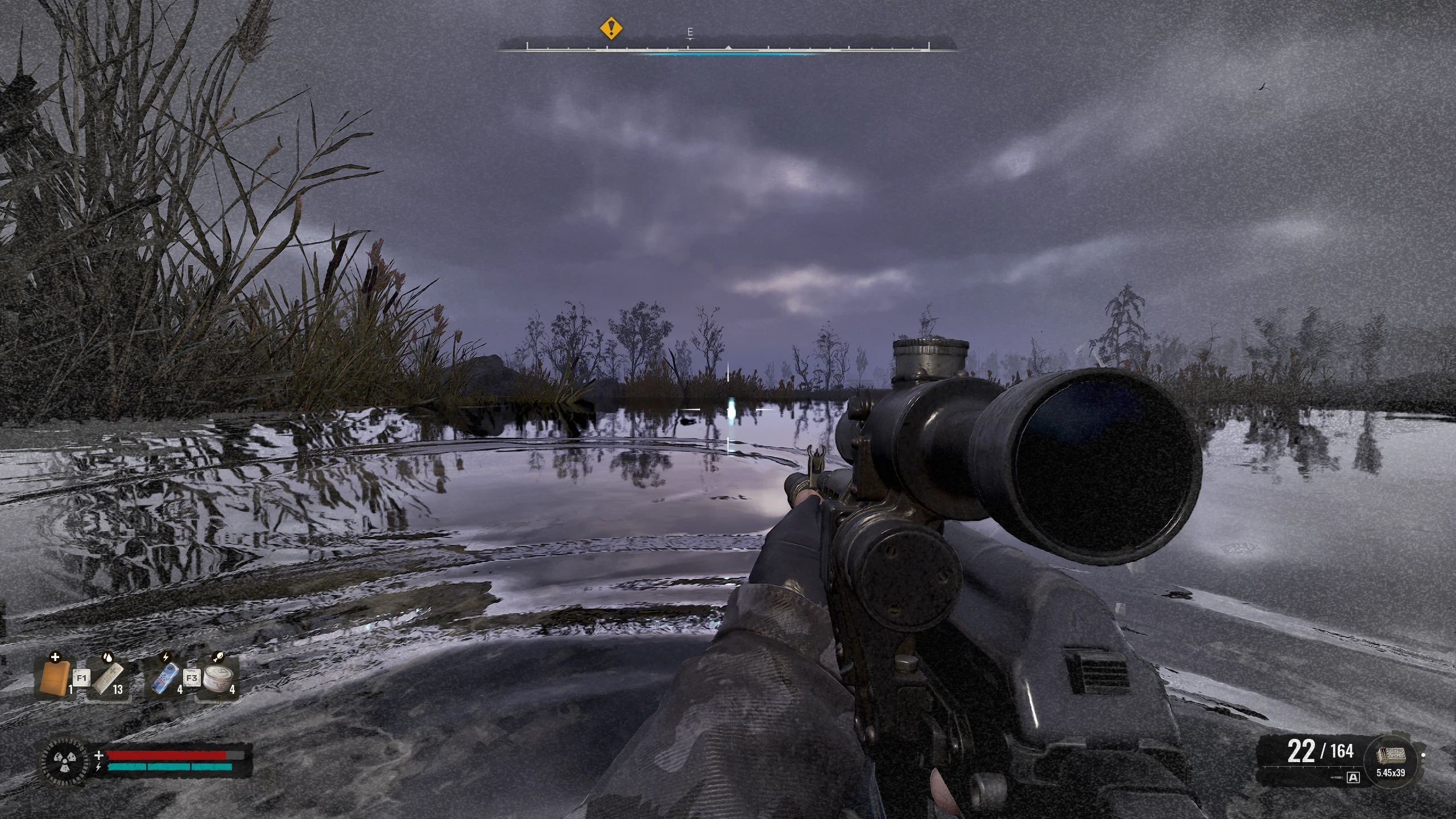
Task: Select the drumstick food icon above the can
Action: tap(218, 656)
